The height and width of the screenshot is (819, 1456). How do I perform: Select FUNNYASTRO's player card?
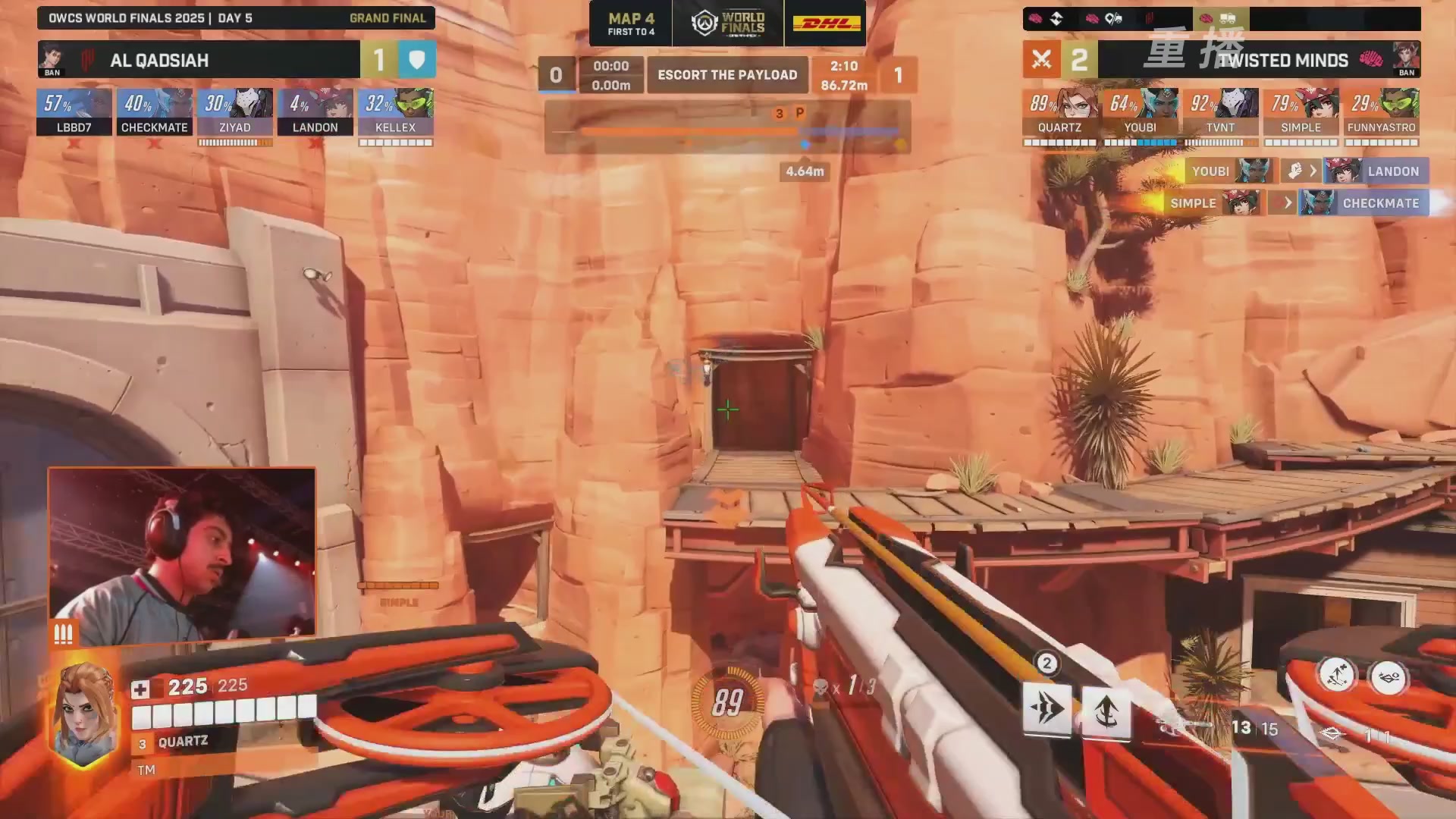tap(1381, 111)
